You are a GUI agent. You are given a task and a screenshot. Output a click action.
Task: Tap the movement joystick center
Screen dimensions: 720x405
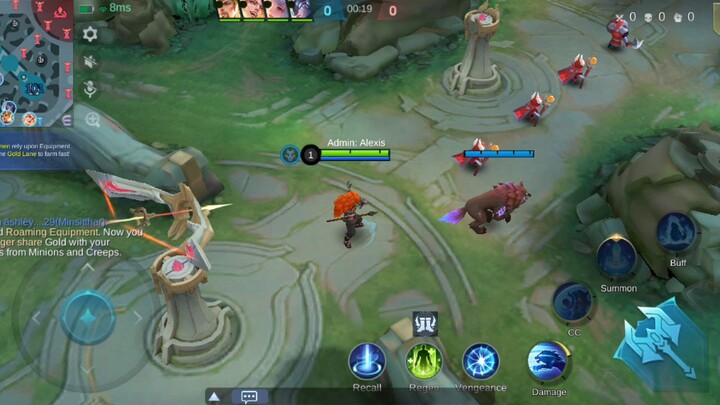(x=88, y=317)
